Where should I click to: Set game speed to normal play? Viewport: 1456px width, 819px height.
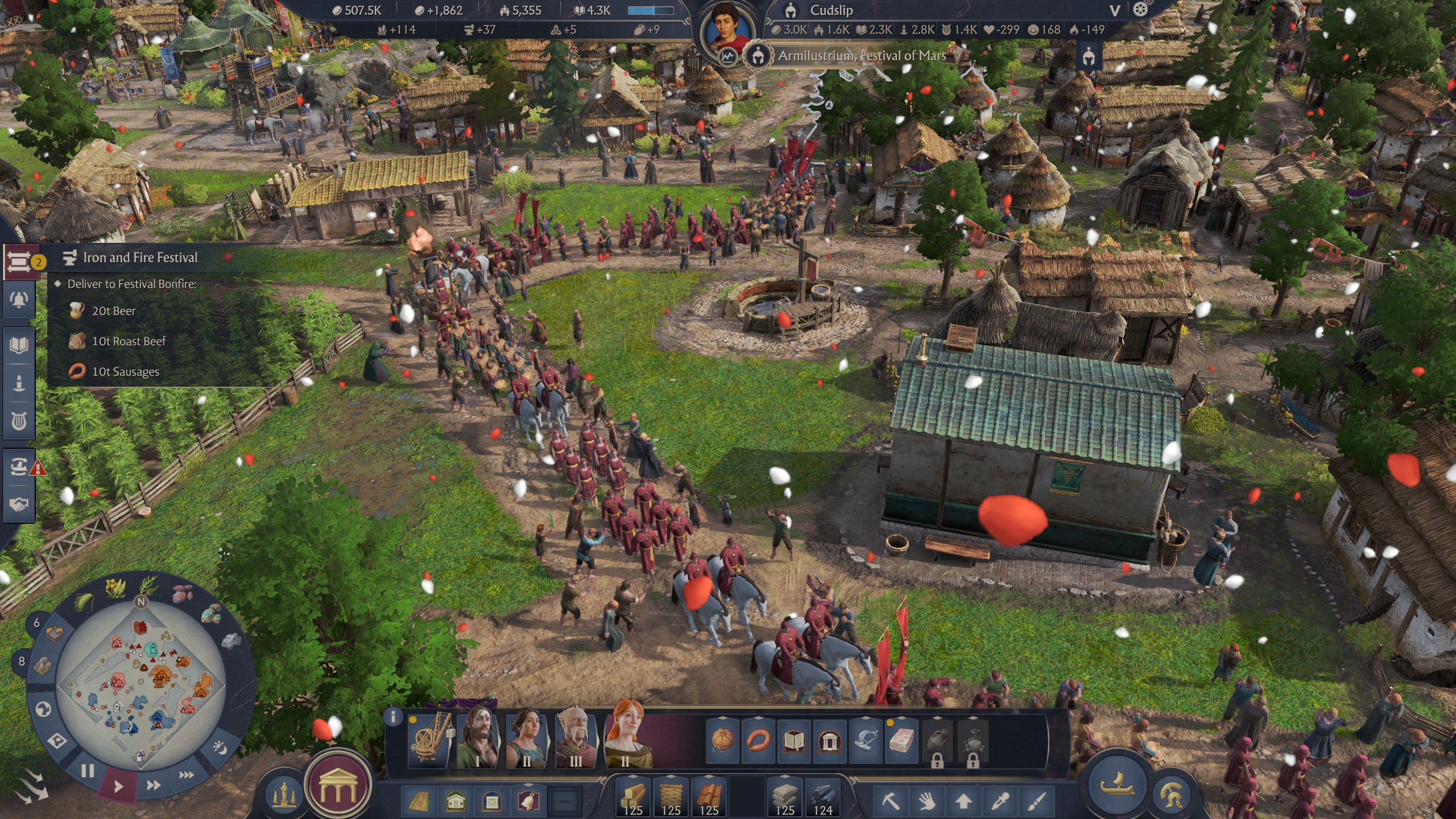[x=118, y=787]
